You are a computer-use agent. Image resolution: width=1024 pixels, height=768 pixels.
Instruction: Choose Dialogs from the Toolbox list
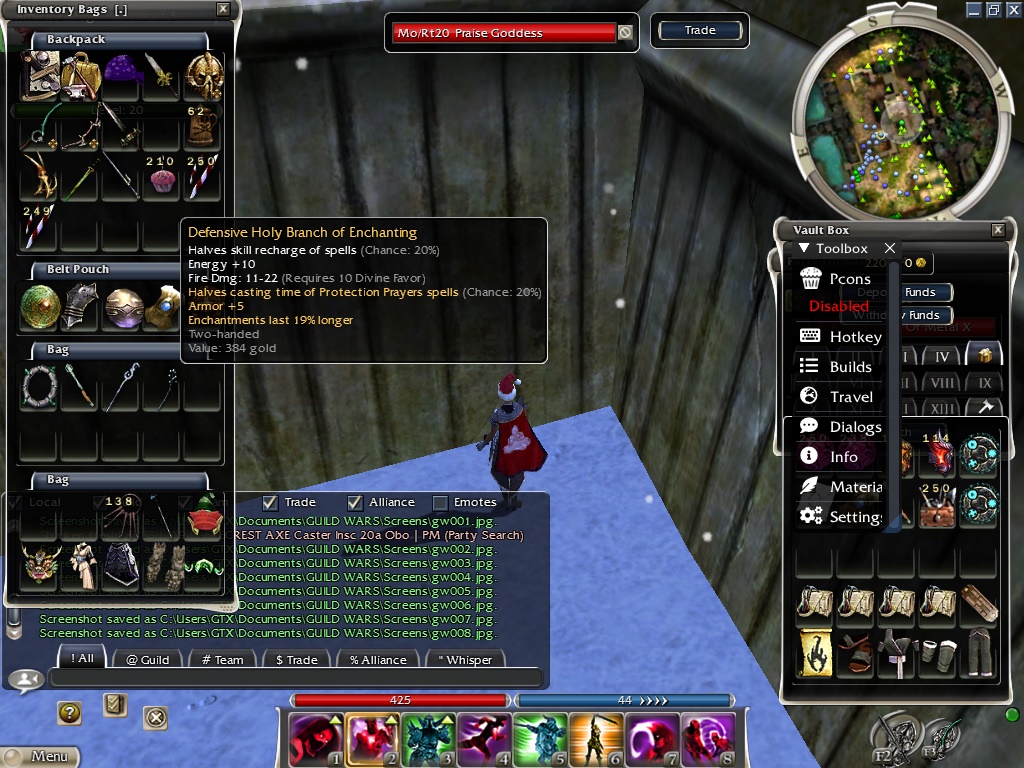[855, 427]
